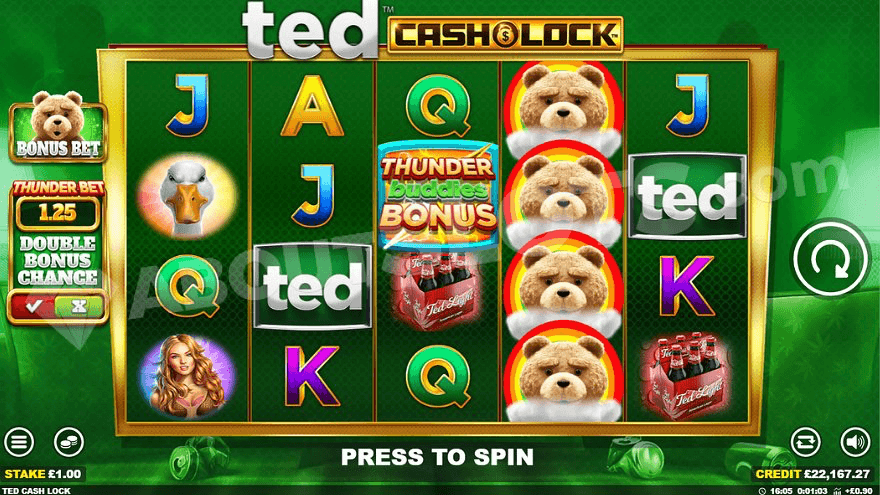The image size is (880, 495).
Task: Open the Bonus Bet panel with Ted
Action: point(57,127)
